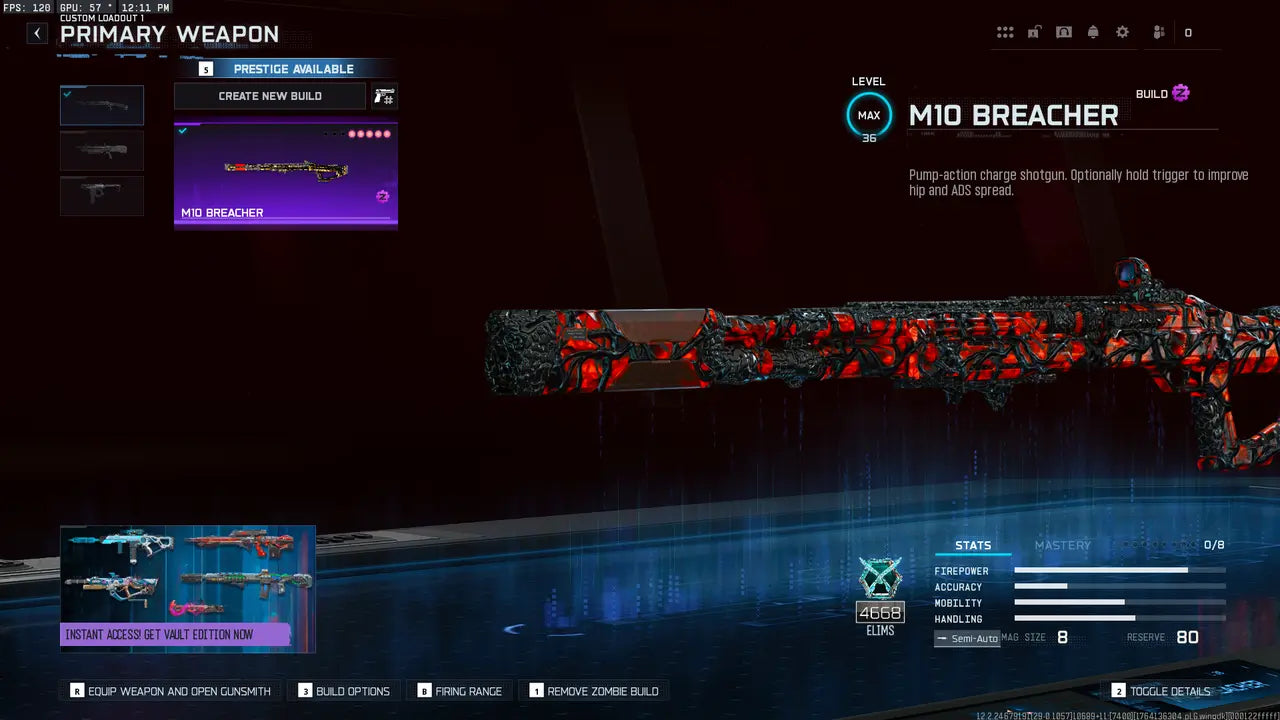Select the equipped checkmark on the M10 Breacher card
Image resolution: width=1280 pixels, height=720 pixels.
point(182,131)
